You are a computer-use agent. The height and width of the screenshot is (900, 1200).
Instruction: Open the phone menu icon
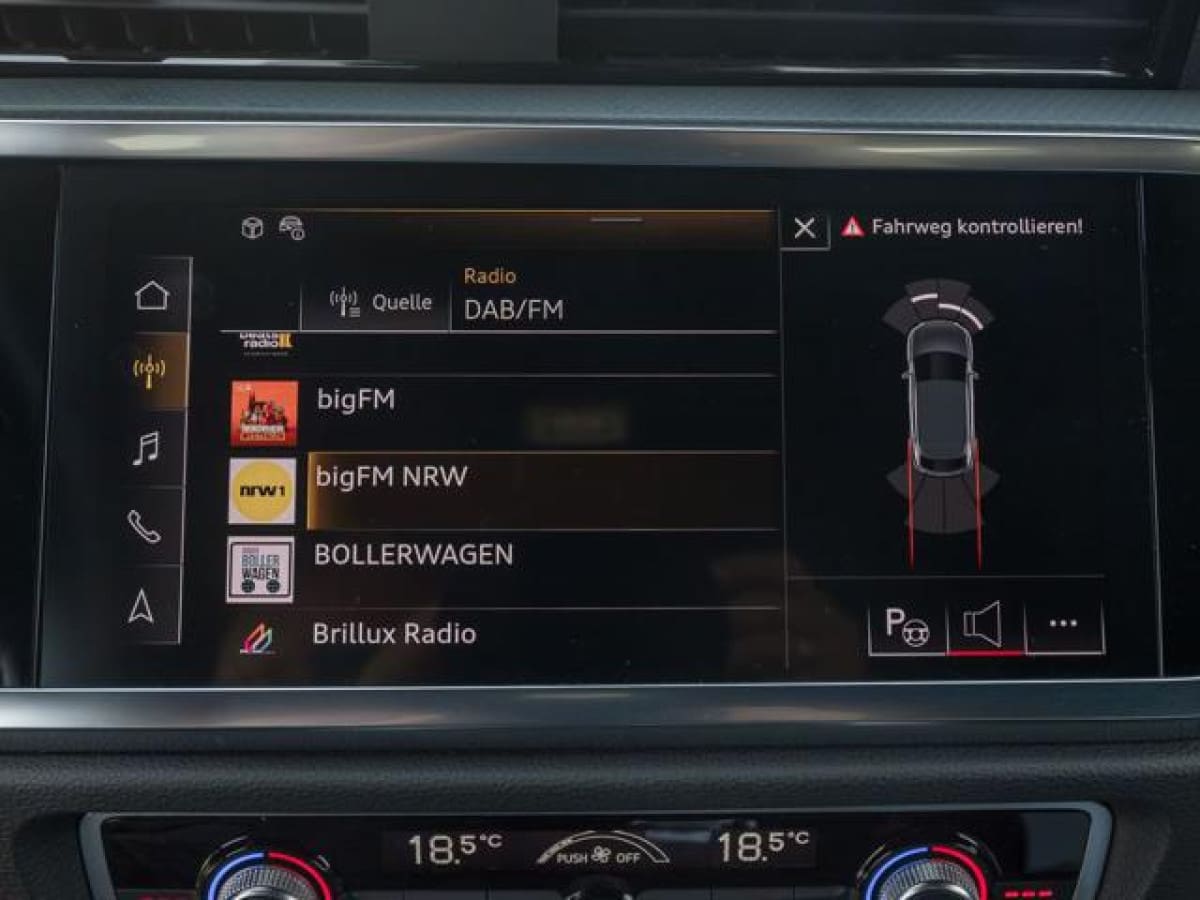point(144,526)
